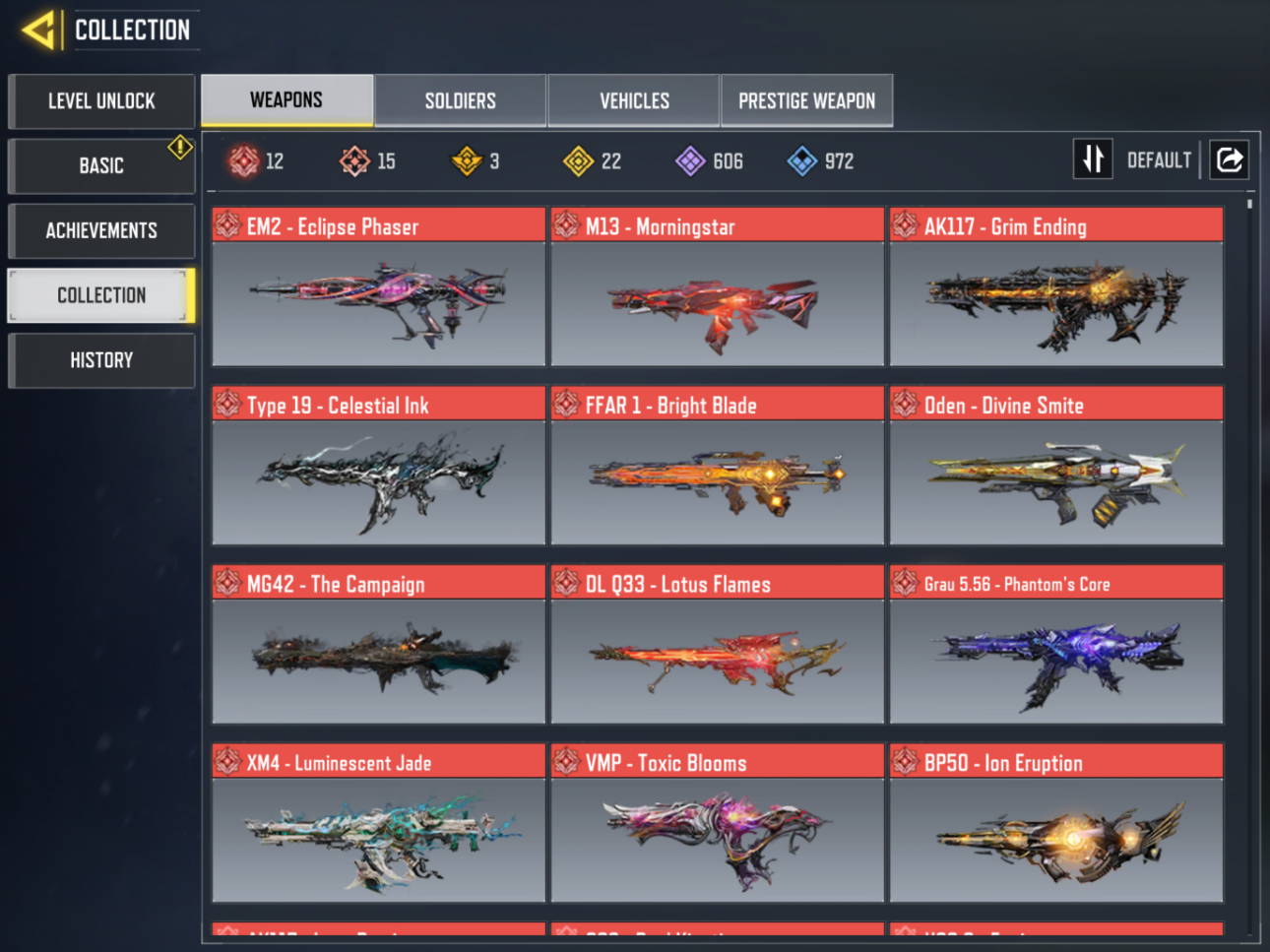
Task: Open the BASIC section with alert badge
Action: pos(101,165)
